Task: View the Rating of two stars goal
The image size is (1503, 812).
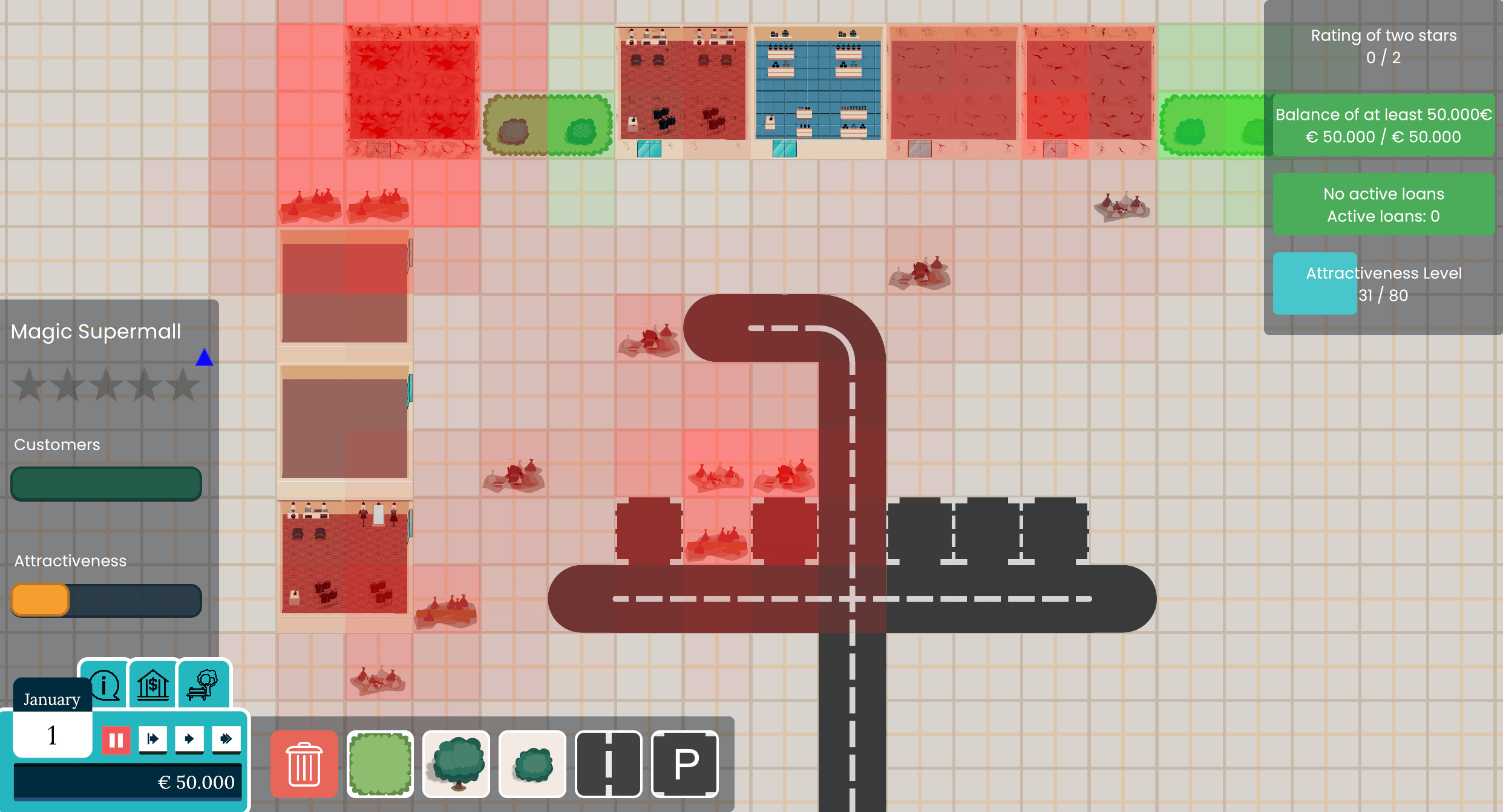Action: pos(1383,47)
